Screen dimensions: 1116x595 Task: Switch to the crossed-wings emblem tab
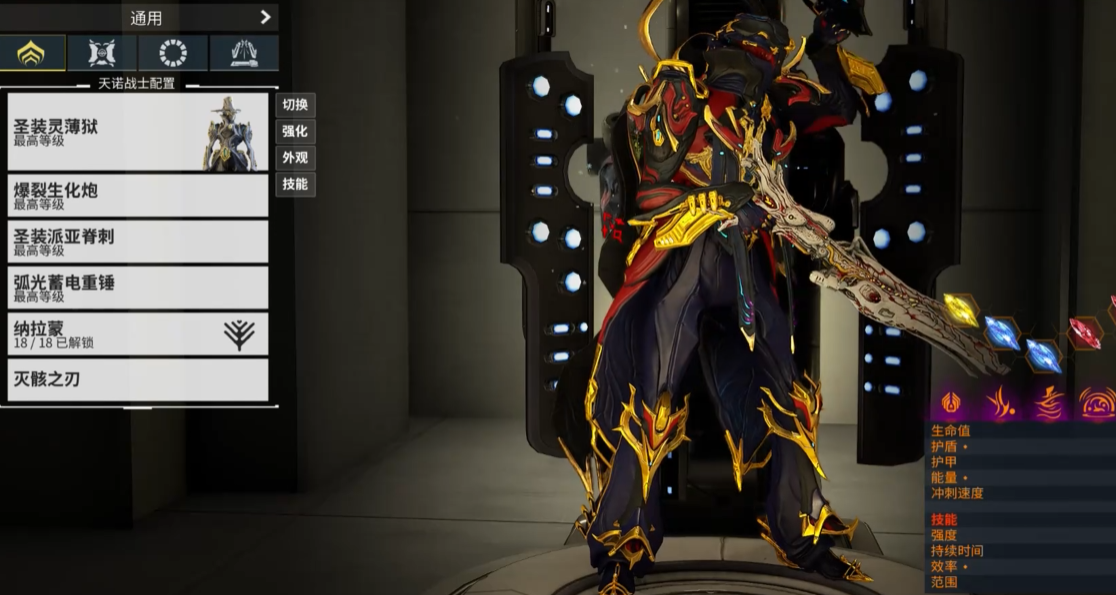[x=102, y=53]
